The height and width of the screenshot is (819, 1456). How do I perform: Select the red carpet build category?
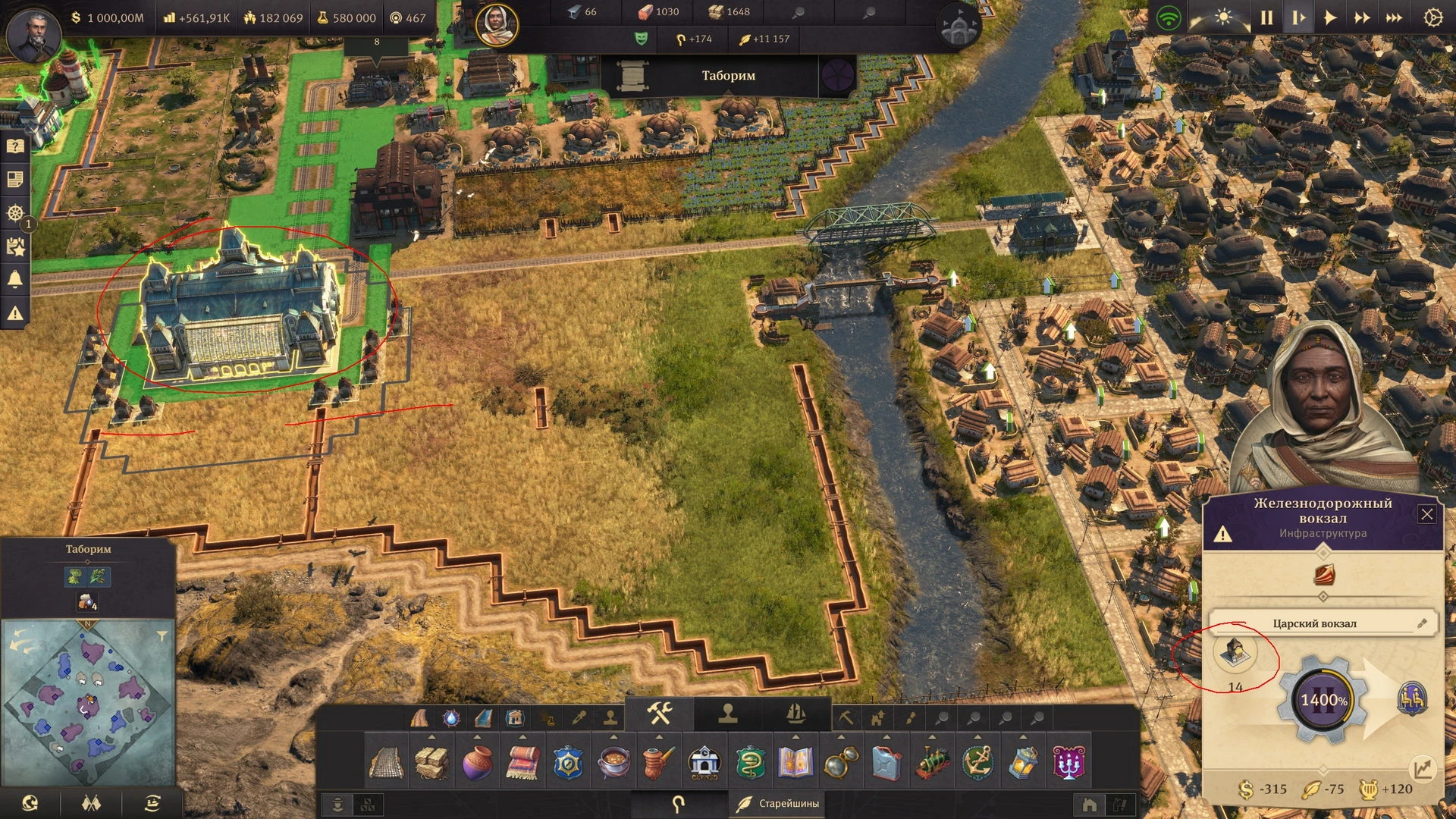coord(523,762)
